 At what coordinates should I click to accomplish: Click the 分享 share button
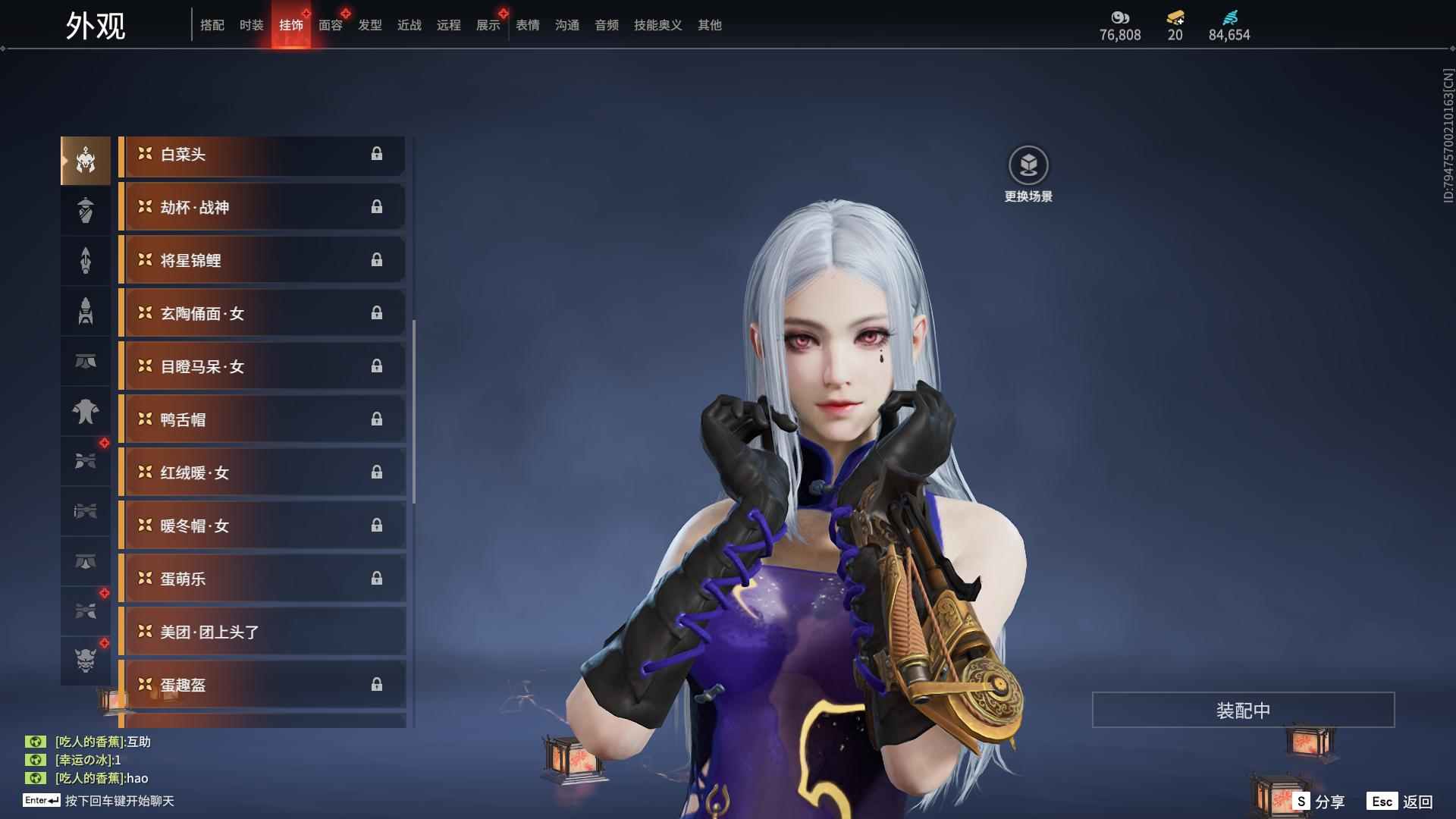coord(1319,802)
